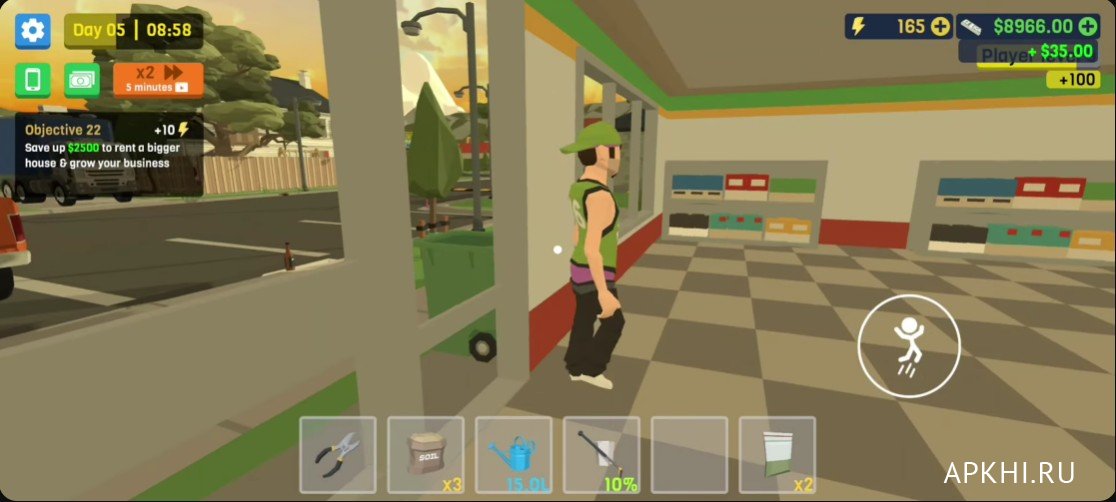Viewport: 1116px width, 502px height.
Task: Select the pliers hotbar slot
Action: click(338, 455)
